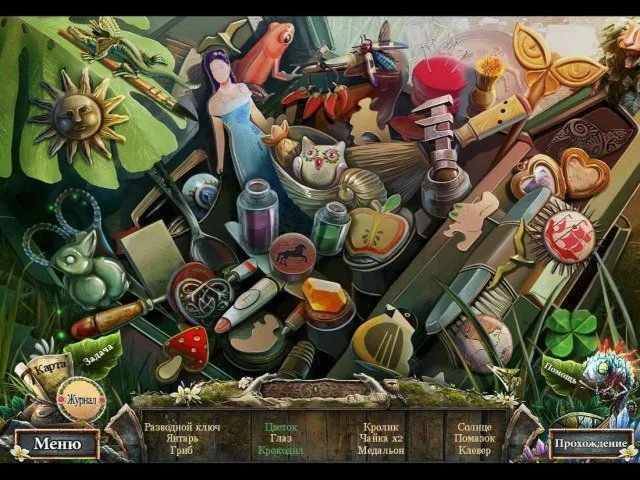Open the Задача task leaf
Screen dimensions: 640x480
100,350
